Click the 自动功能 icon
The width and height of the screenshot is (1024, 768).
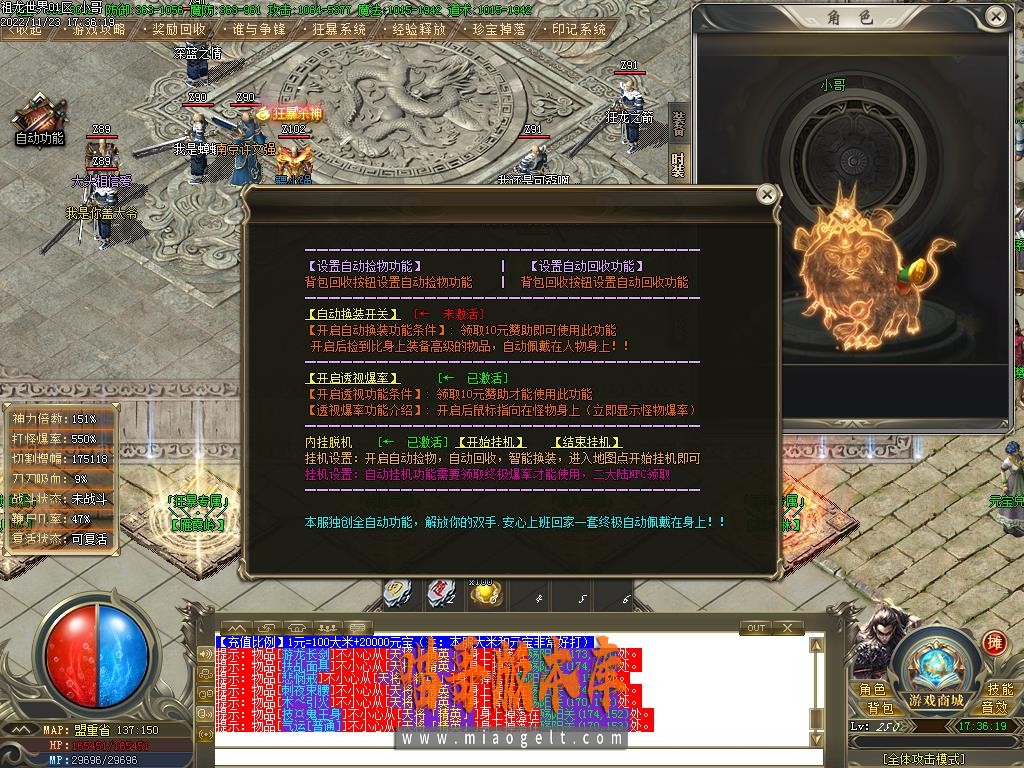coord(40,123)
